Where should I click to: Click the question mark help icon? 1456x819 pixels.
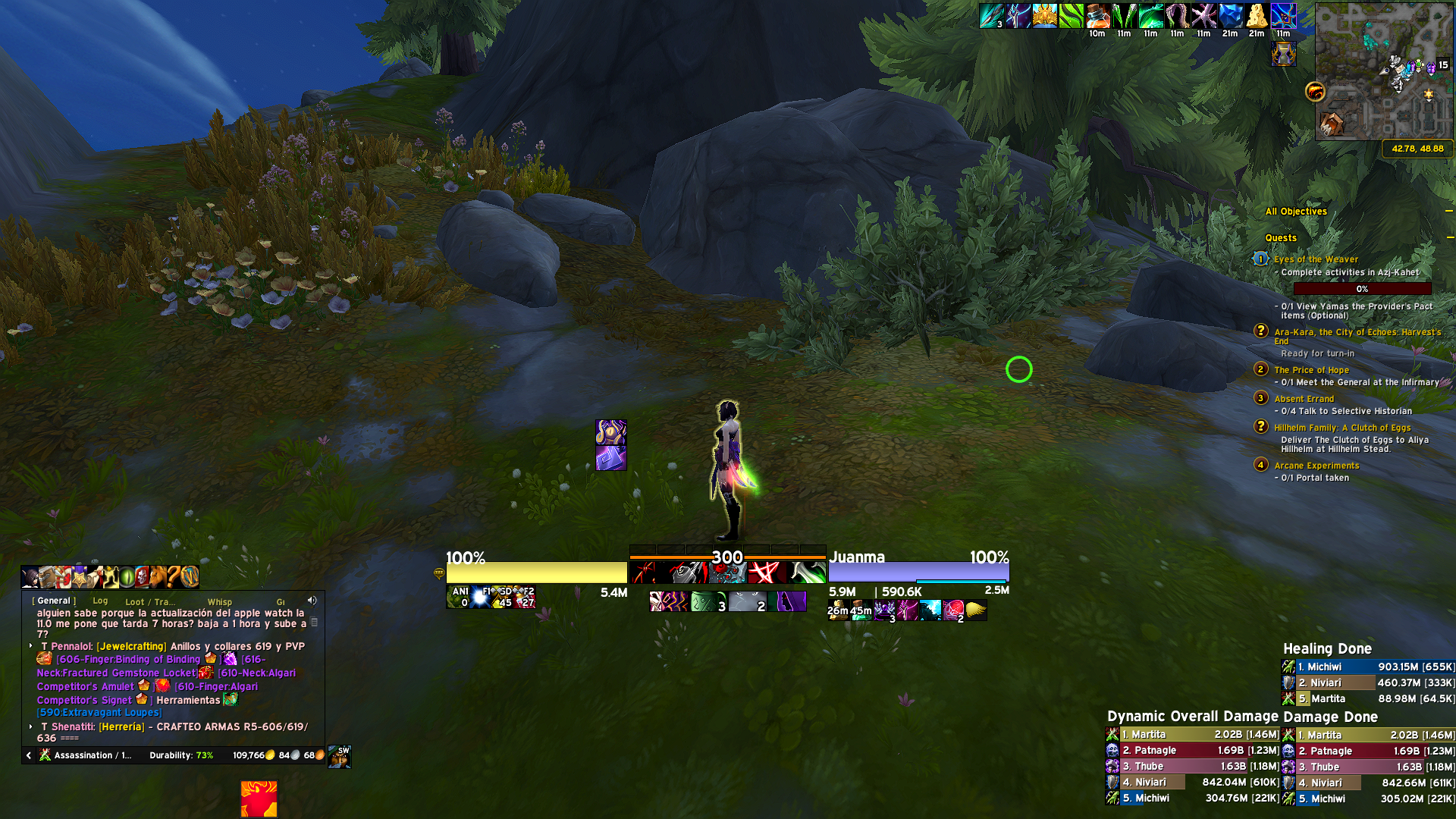(174, 577)
